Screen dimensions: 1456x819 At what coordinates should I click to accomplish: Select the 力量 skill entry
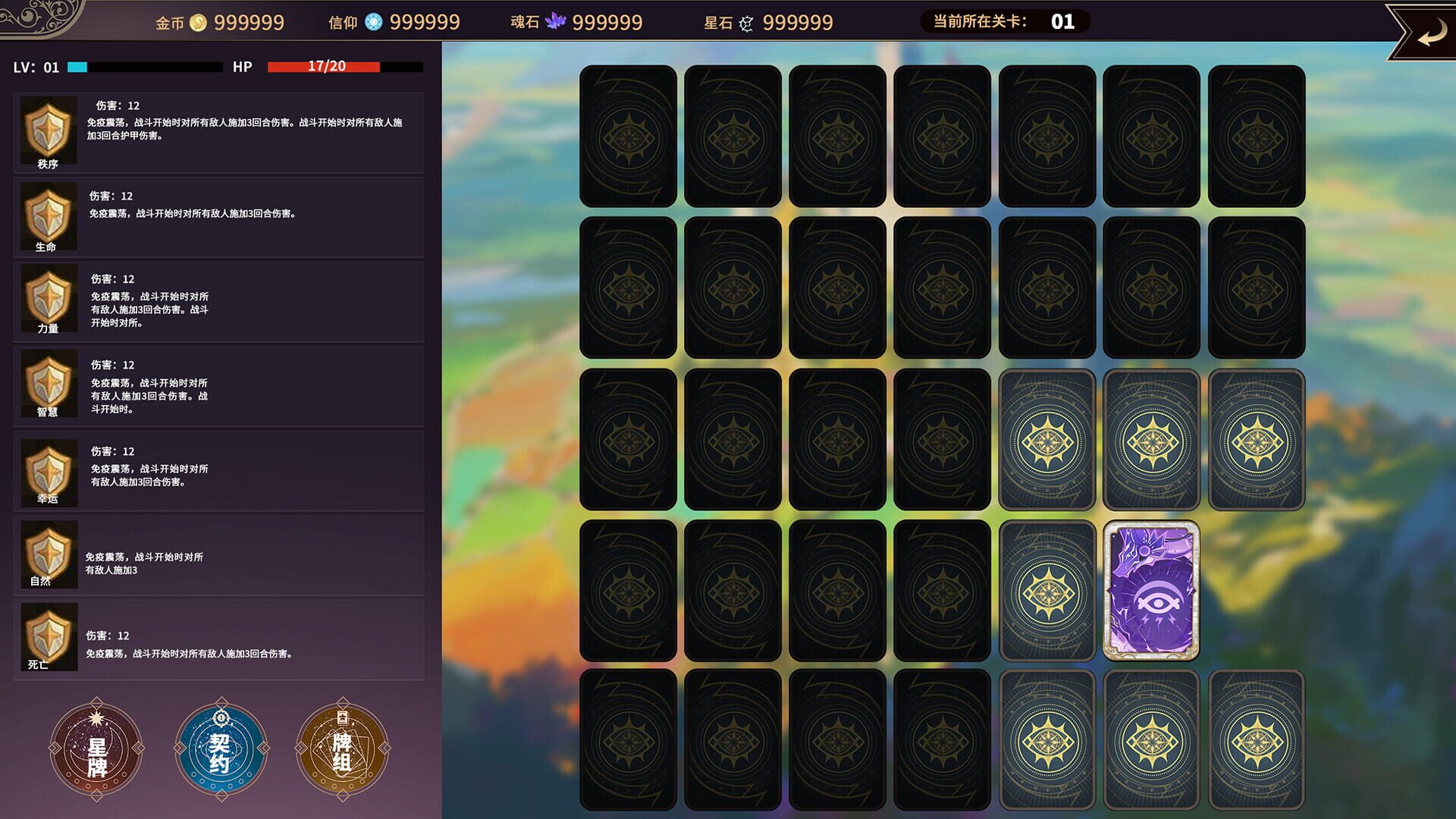click(49, 300)
